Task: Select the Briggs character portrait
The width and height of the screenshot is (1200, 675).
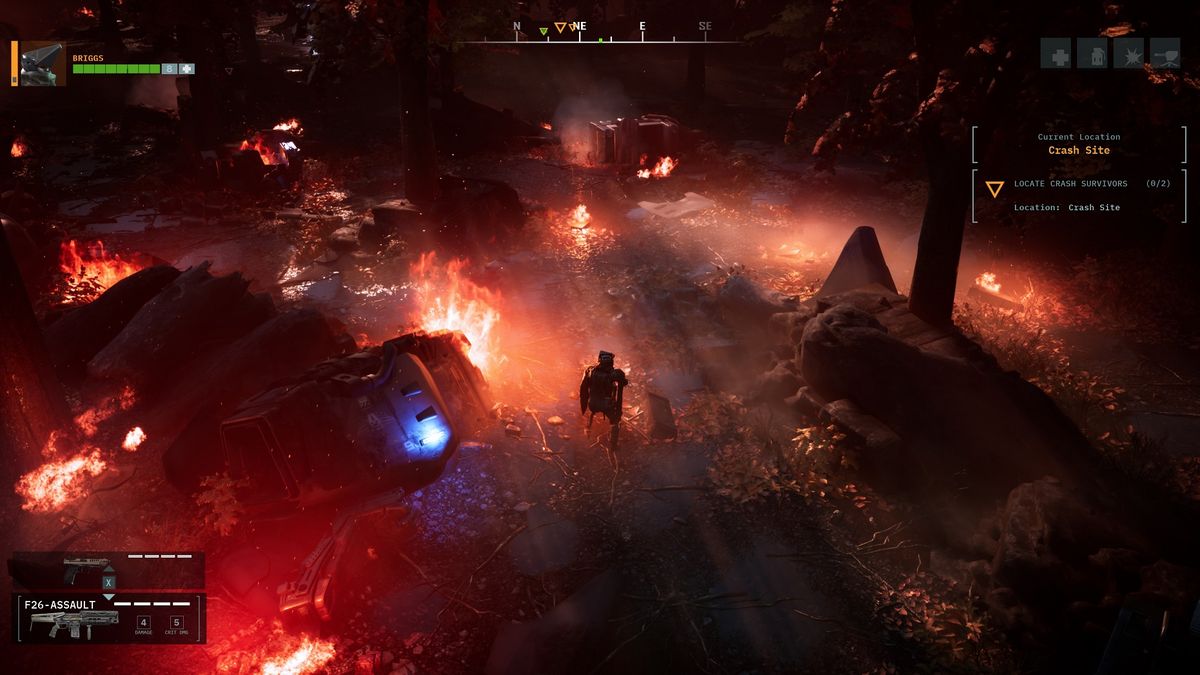Action: tap(43, 63)
